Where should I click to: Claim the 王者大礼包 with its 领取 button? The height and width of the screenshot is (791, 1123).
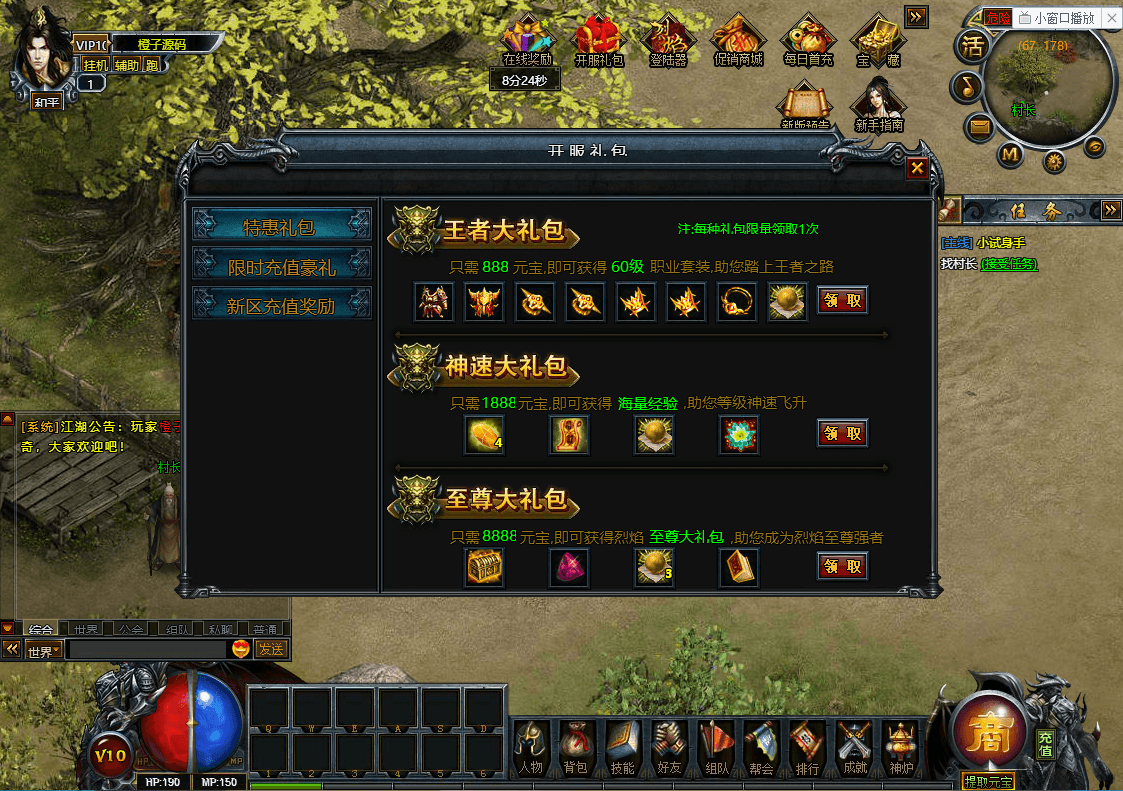[842, 300]
